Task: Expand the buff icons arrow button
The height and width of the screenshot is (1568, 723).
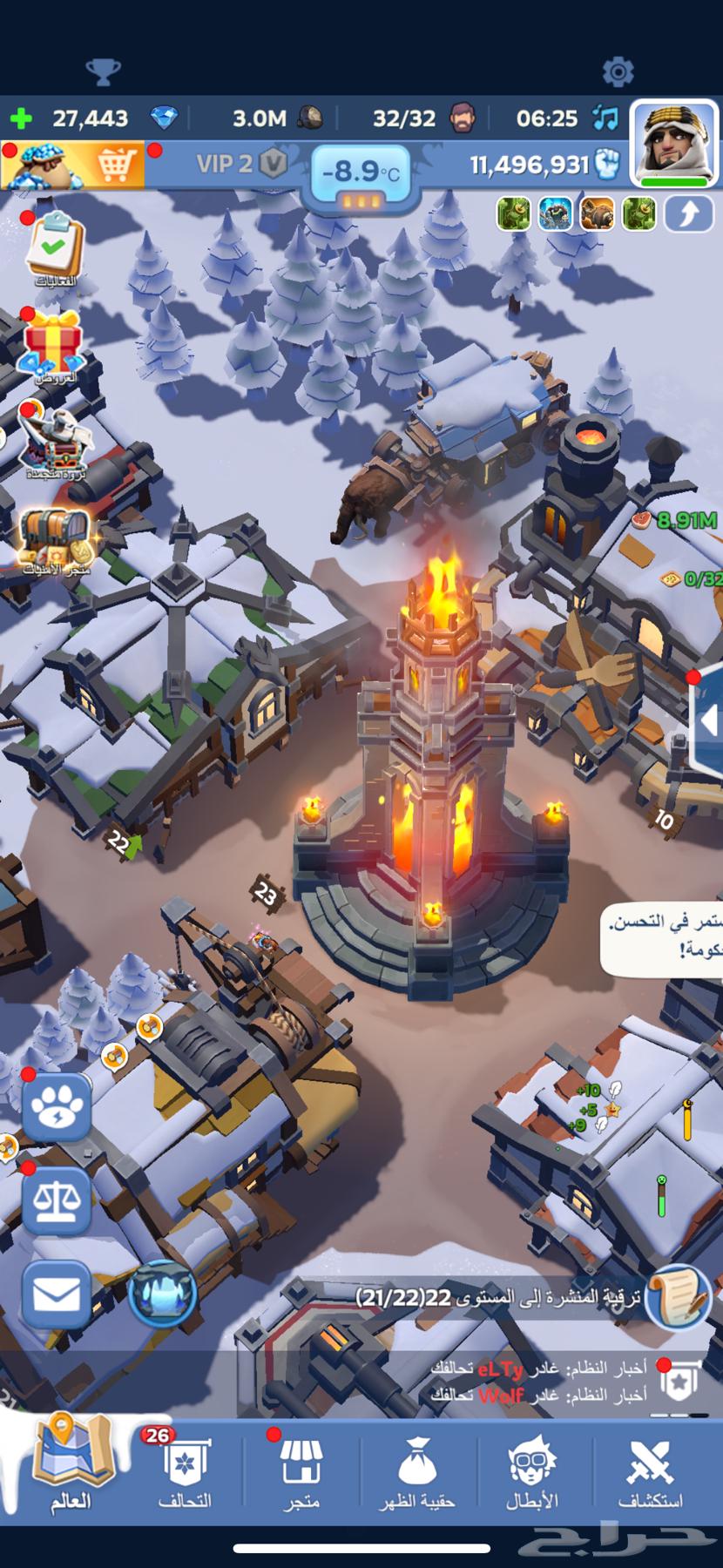Action: point(688,214)
